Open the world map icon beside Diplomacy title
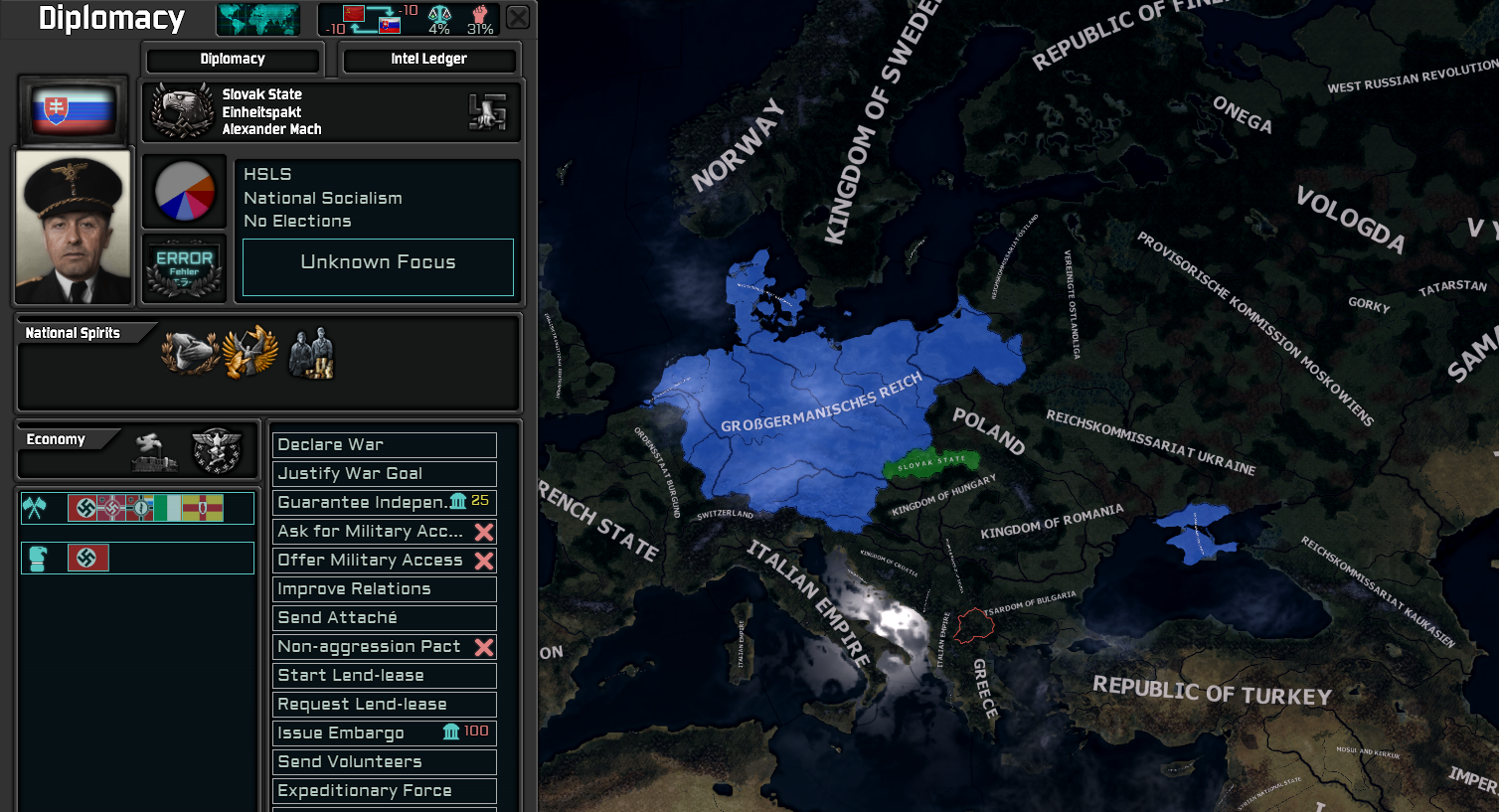This screenshot has height=812, width=1499. (x=257, y=18)
